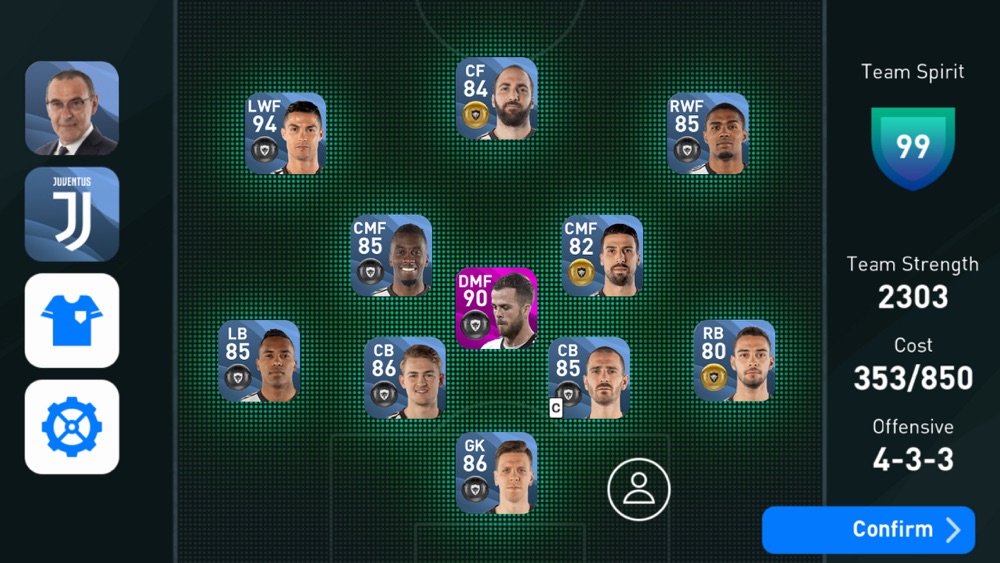Image resolution: width=1000 pixels, height=563 pixels.
Task: Select the RWF 85 player card
Action: pyautogui.click(x=708, y=134)
